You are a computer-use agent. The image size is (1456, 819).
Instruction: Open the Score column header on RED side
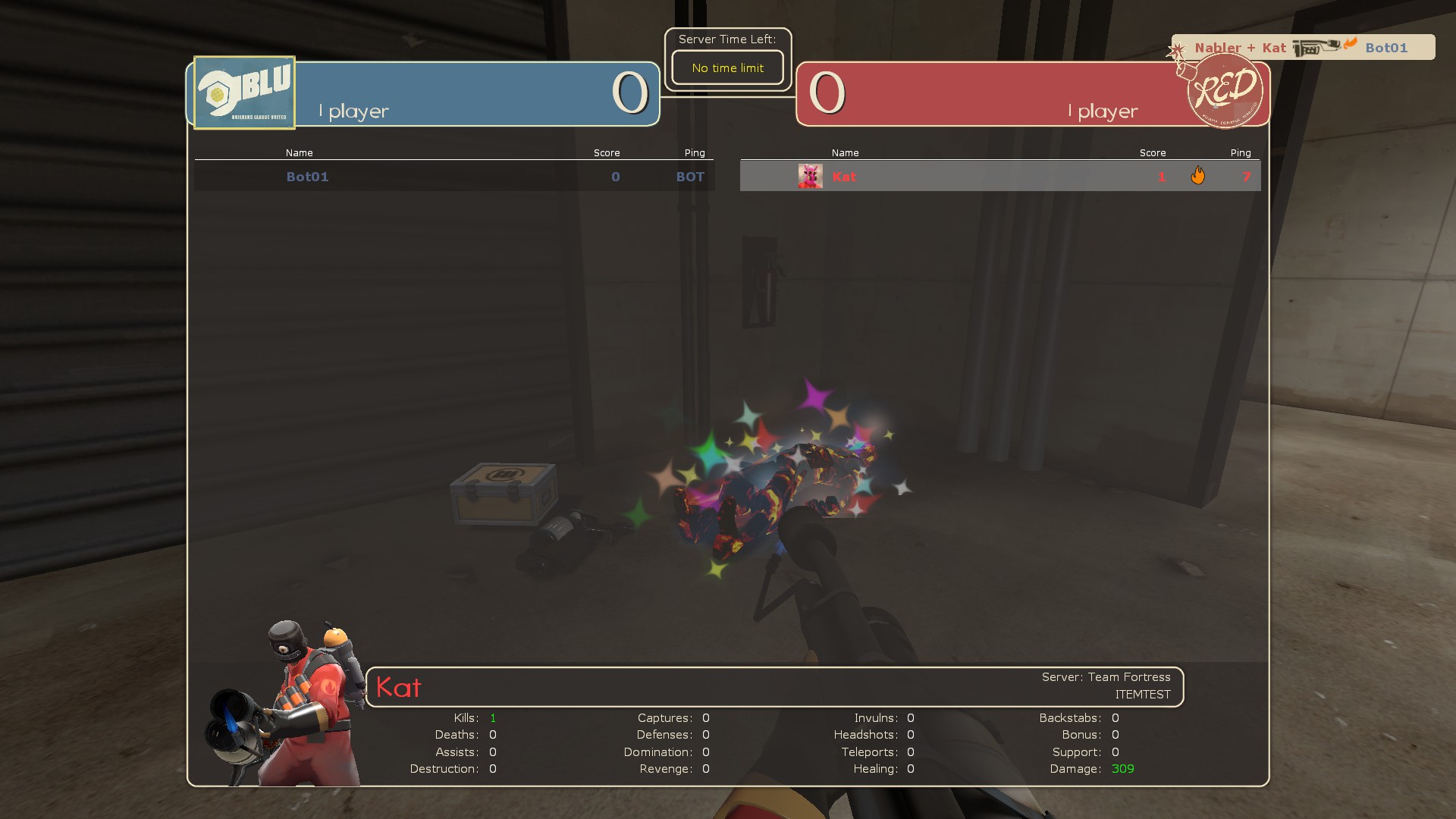tap(1153, 152)
